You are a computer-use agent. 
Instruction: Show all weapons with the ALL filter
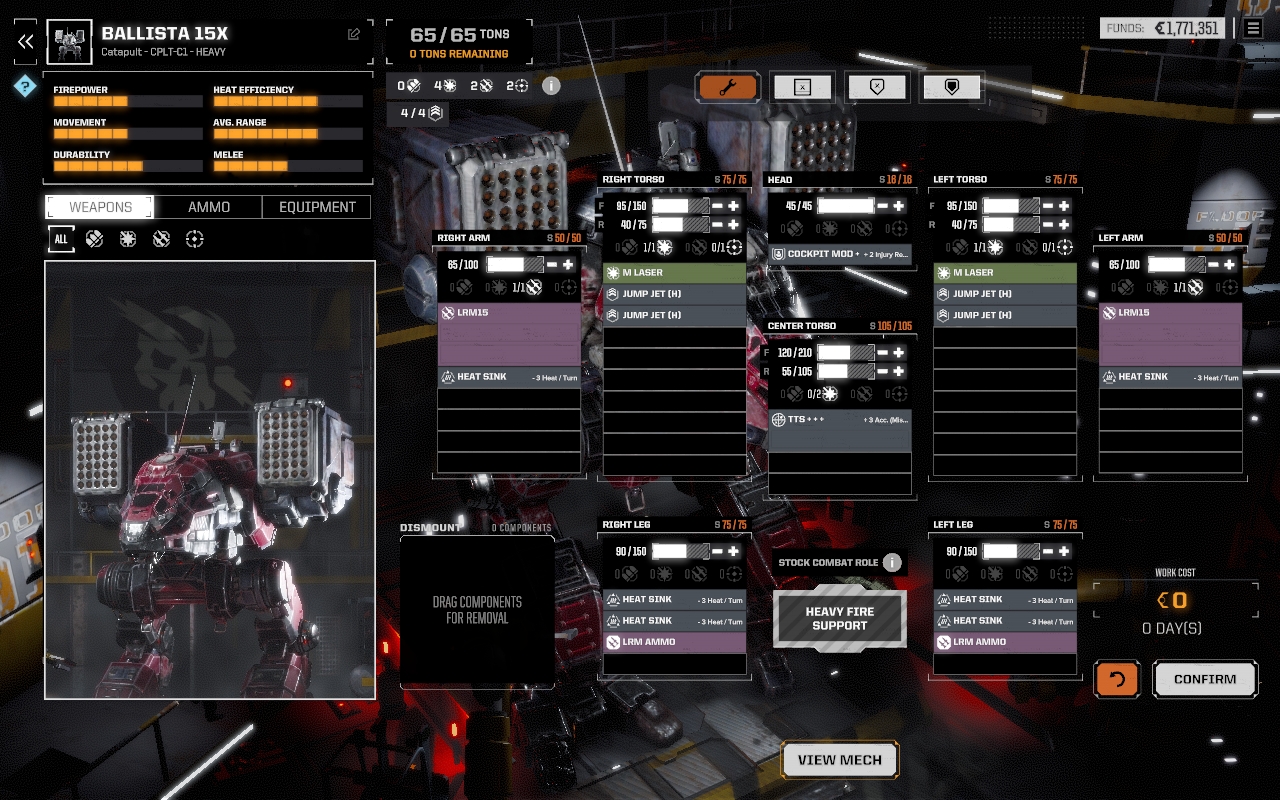(x=61, y=239)
